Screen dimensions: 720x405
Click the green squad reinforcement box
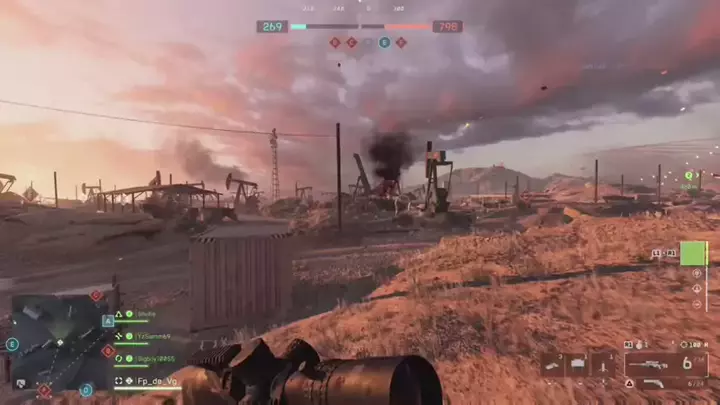693,253
